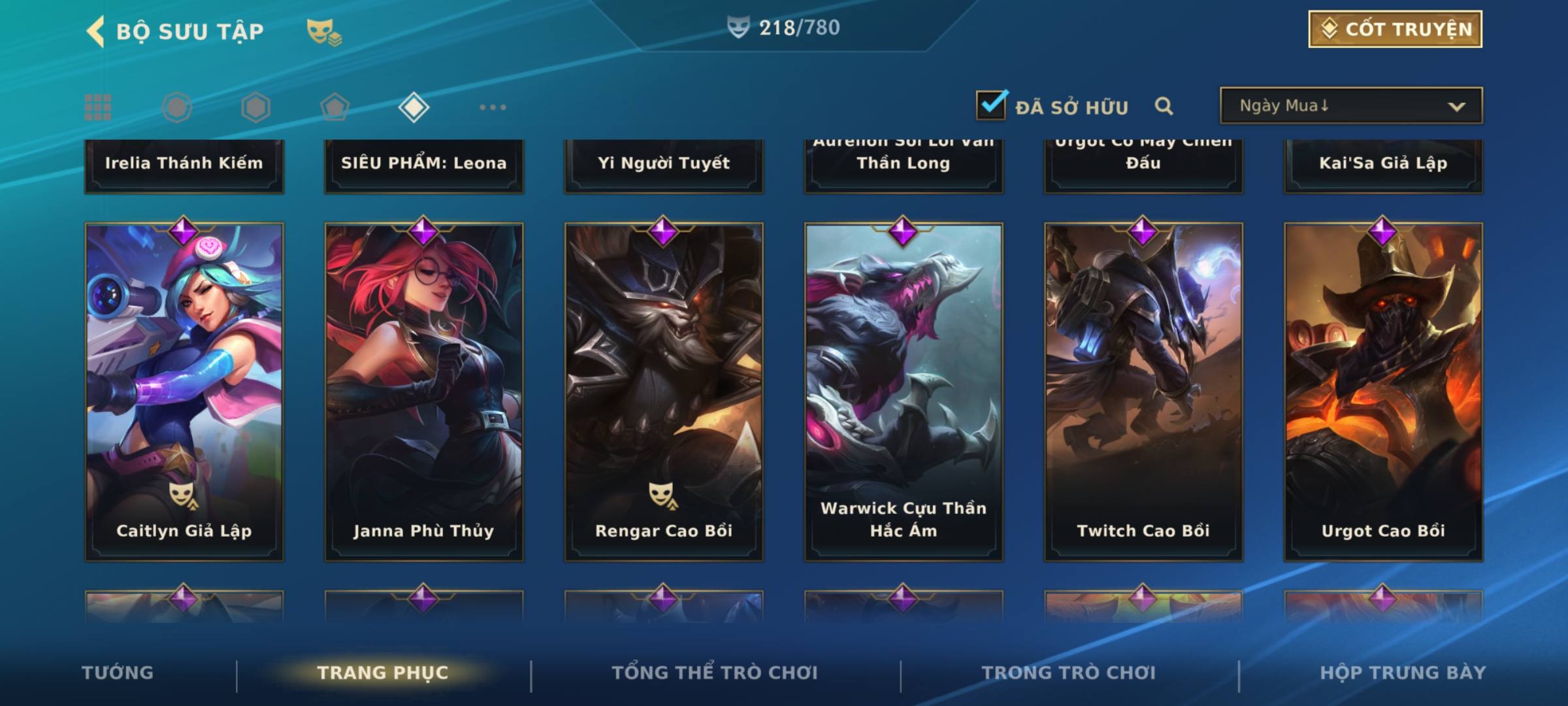Show more filters with three dots

493,107
